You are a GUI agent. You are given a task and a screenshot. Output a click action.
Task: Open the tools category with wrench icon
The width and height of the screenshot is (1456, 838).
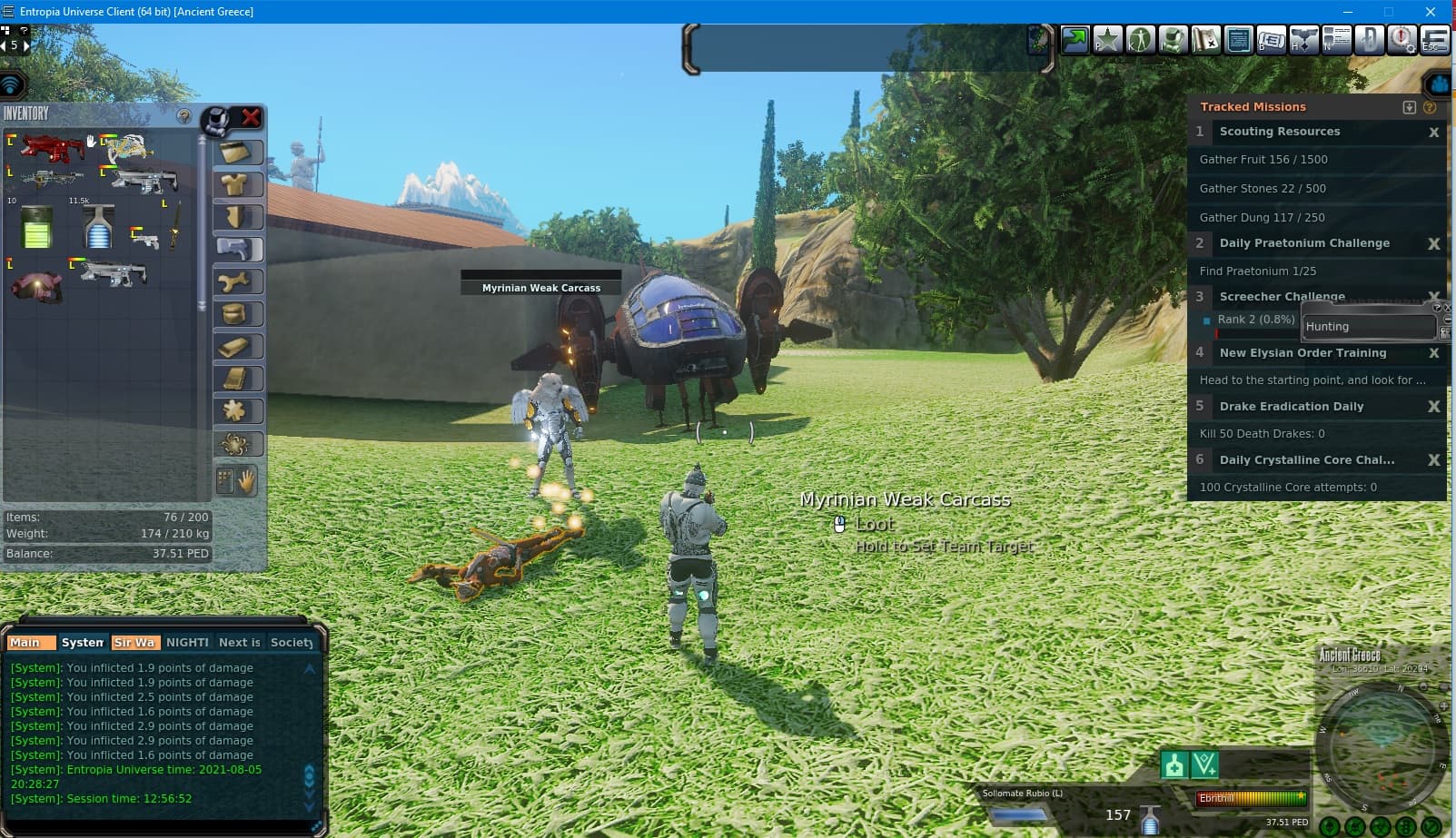237,282
